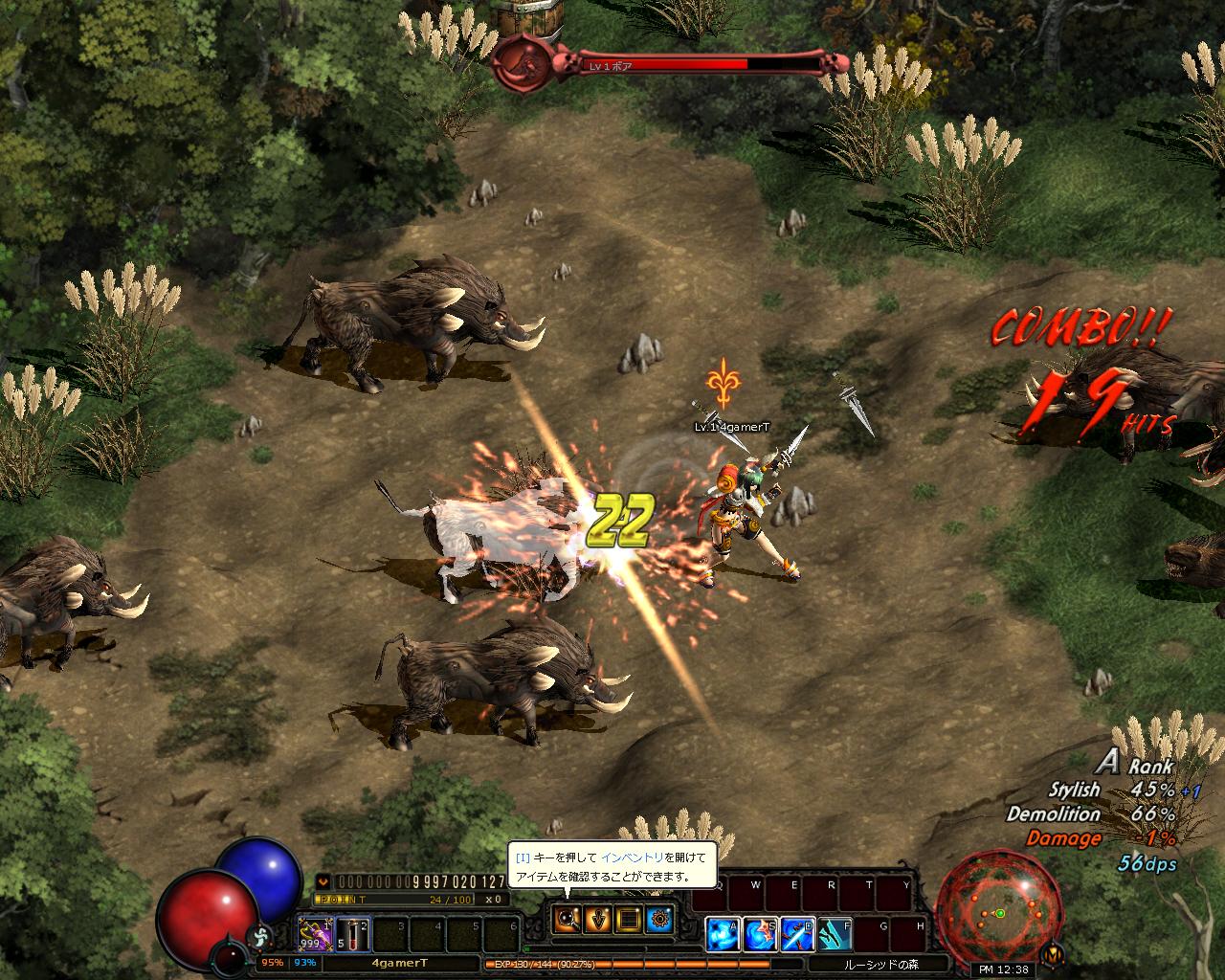Viewport: 1225px width, 980px height.
Task: Activate the blue and red burst skill on S
Action: pos(759,934)
